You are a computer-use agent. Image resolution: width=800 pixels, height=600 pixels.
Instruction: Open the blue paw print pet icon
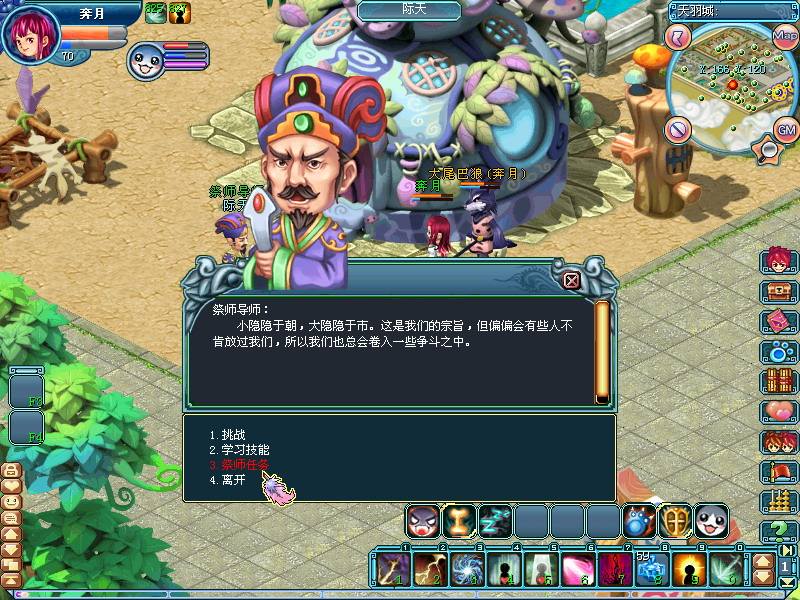779,352
